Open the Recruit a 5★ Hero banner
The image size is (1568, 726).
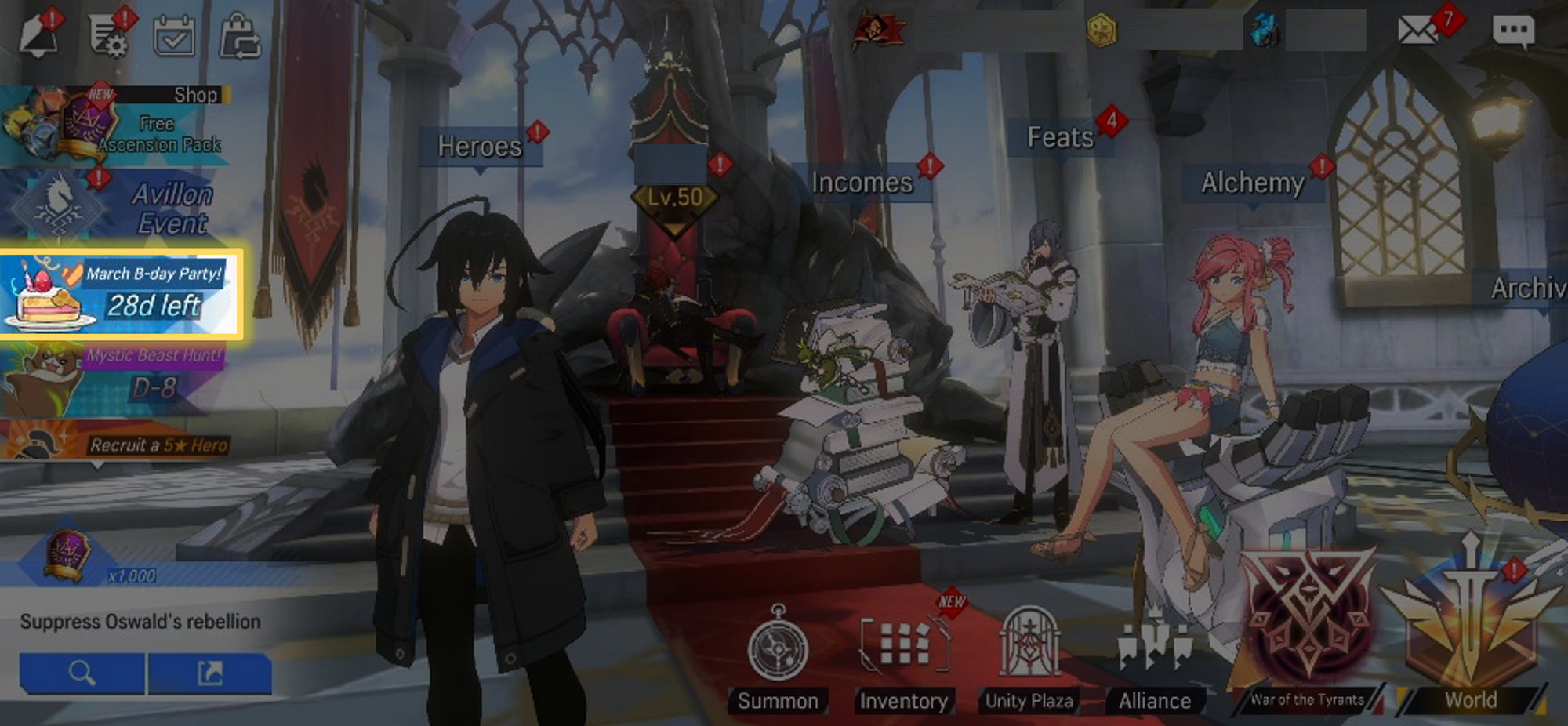118,442
